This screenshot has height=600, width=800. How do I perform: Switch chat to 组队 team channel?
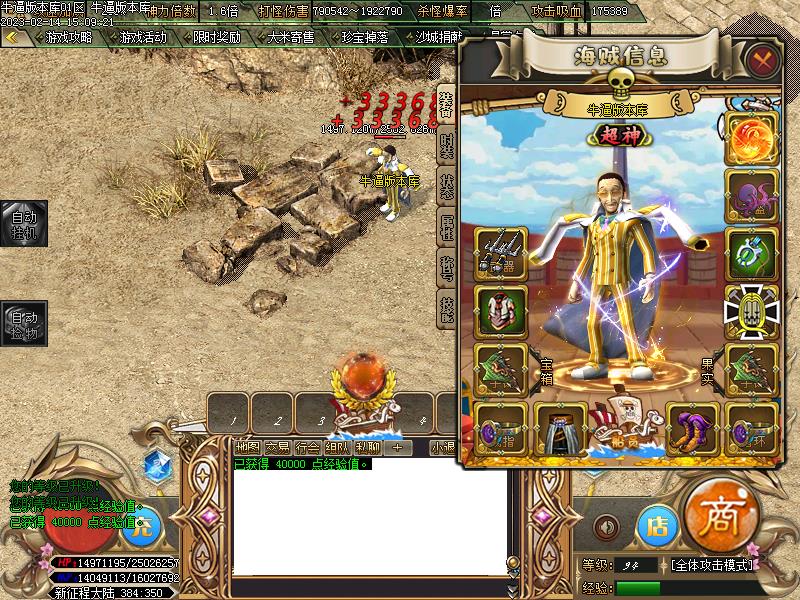click(x=337, y=447)
